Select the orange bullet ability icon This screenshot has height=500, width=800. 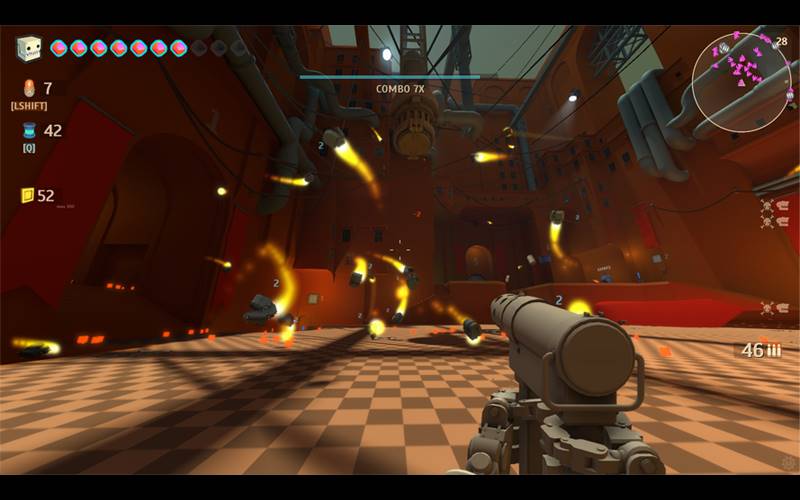pos(28,89)
